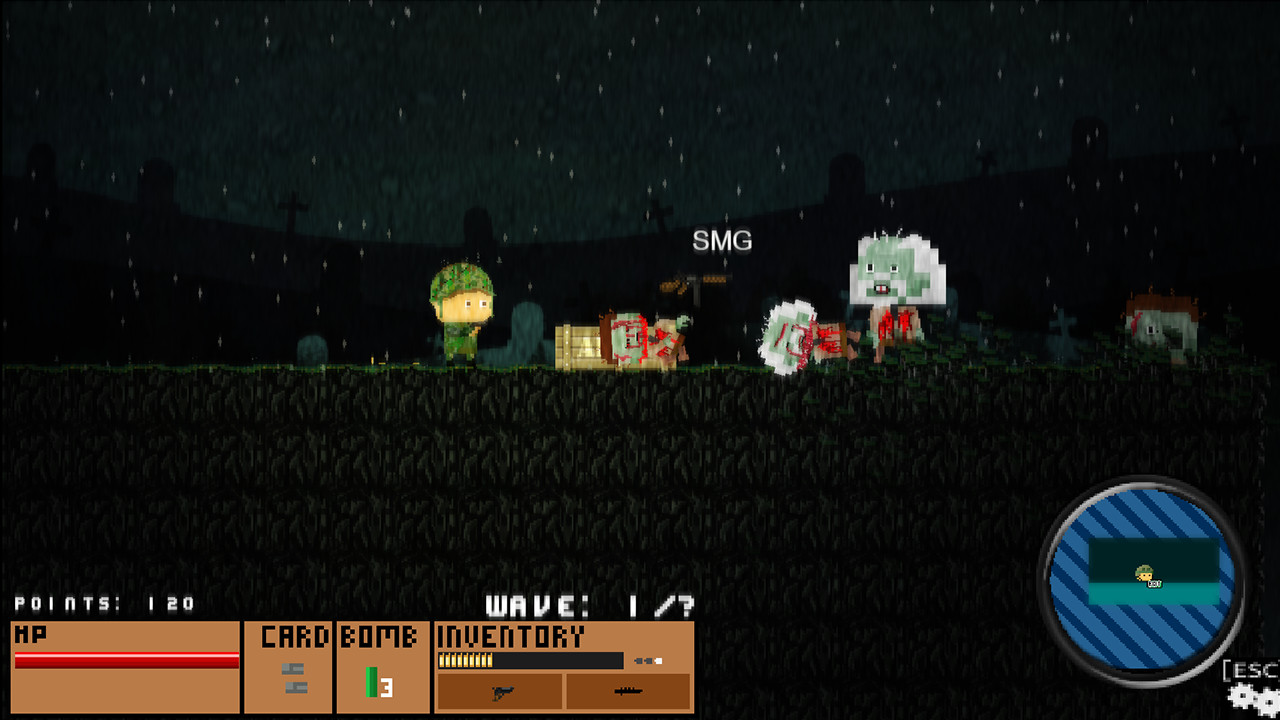Click the soldier character in the graveyard
1280x720 pixels.
click(x=462, y=310)
